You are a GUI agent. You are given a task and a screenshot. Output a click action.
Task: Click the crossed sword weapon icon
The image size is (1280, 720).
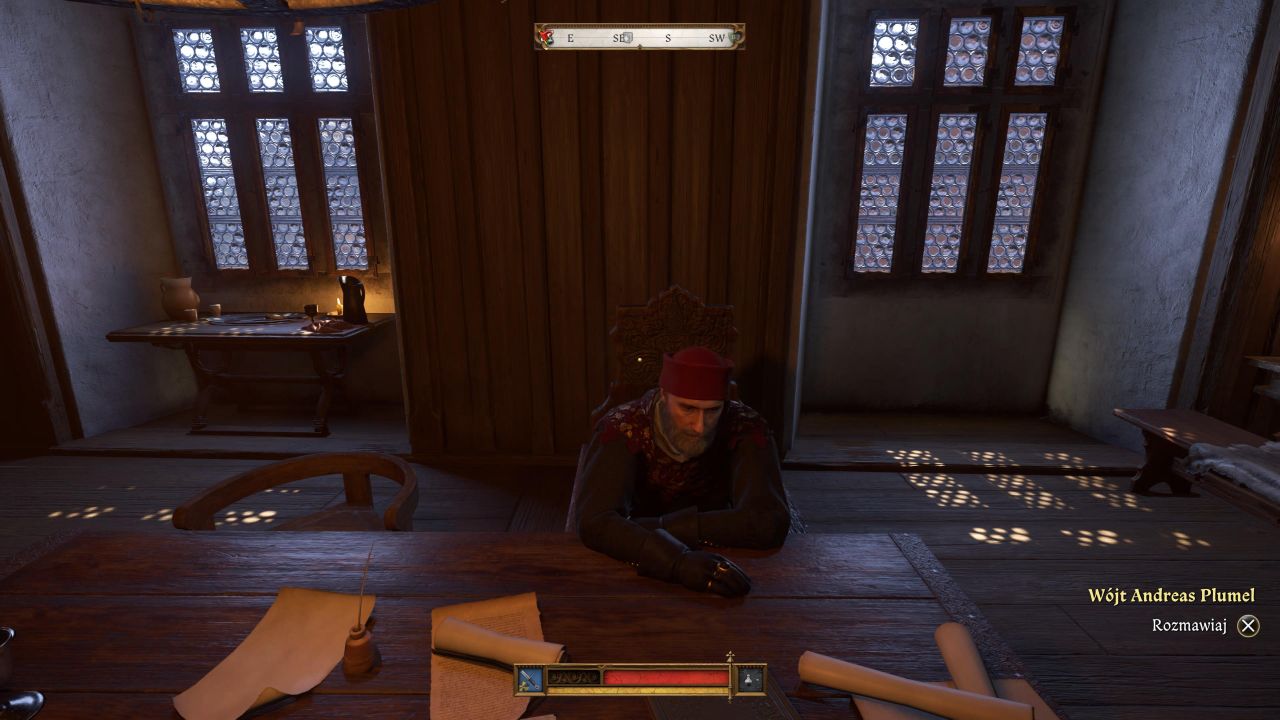click(x=530, y=679)
